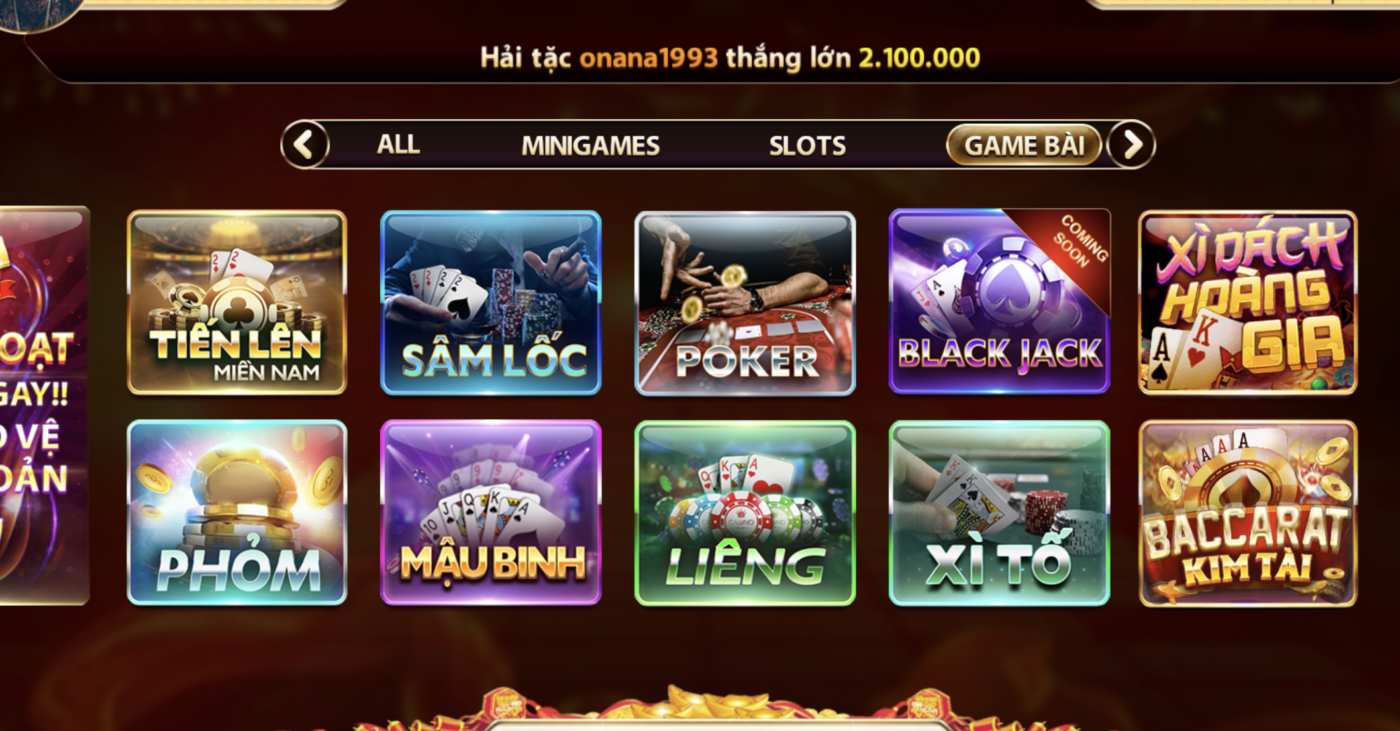Switch to the SLOTS tab
The height and width of the screenshot is (731, 1400).
[807, 145]
